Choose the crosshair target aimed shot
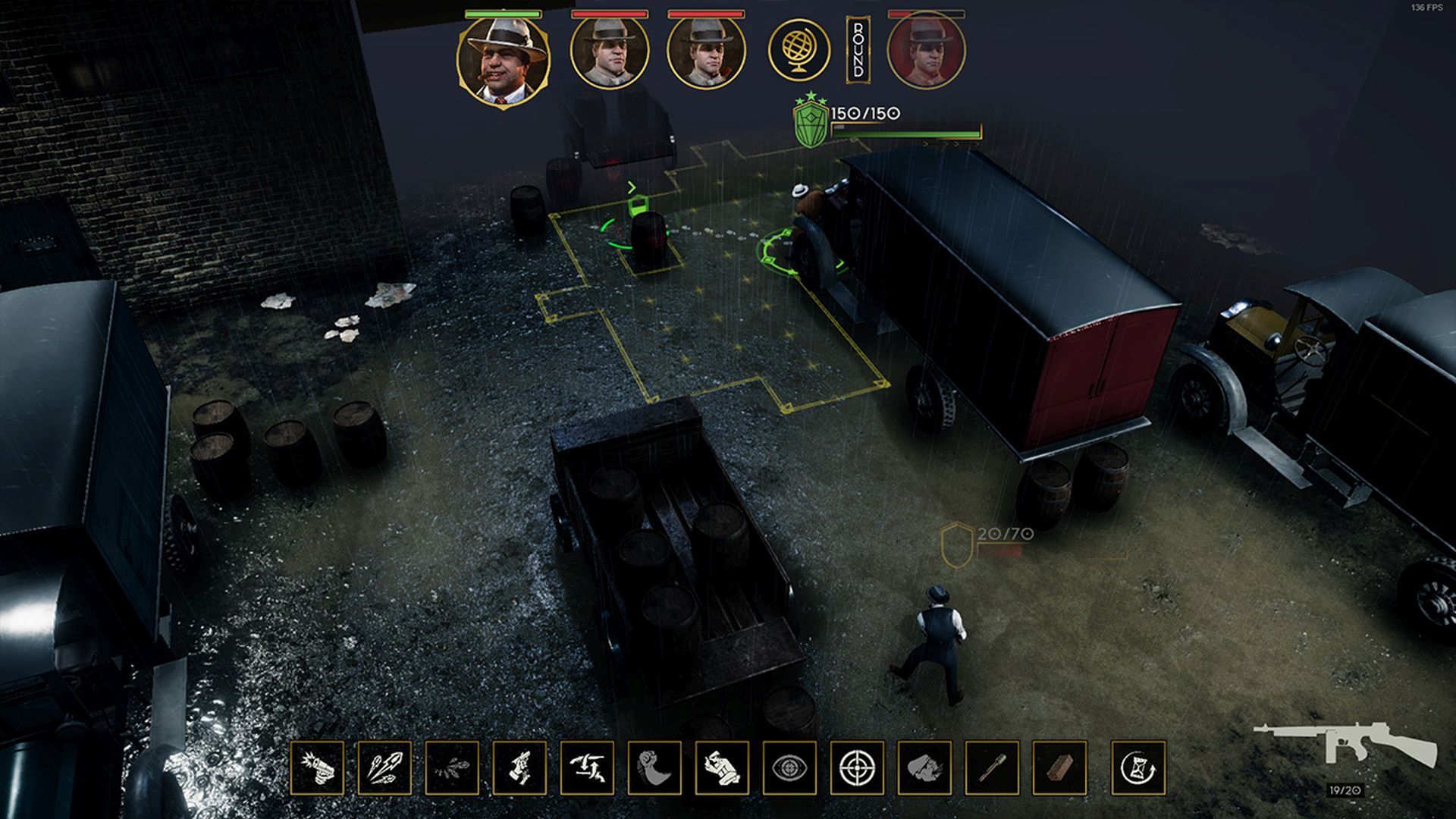Image resolution: width=1456 pixels, height=819 pixels. click(x=857, y=767)
